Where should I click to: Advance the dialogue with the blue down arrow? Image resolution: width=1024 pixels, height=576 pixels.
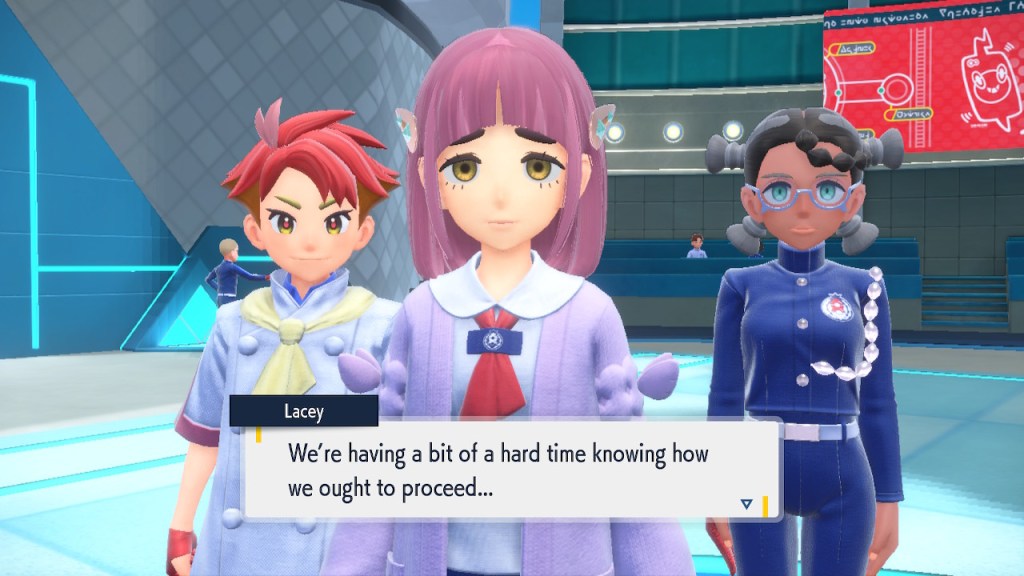[x=746, y=504]
